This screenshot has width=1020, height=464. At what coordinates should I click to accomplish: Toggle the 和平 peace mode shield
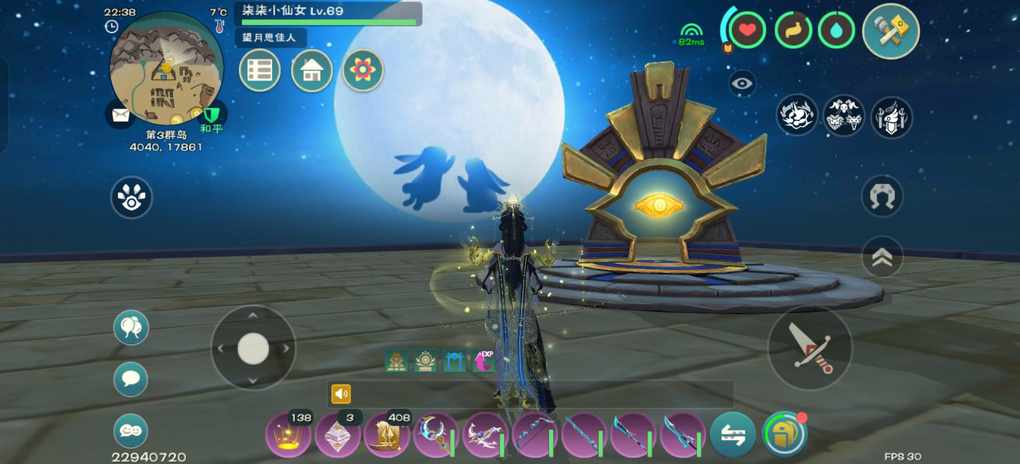tap(211, 117)
